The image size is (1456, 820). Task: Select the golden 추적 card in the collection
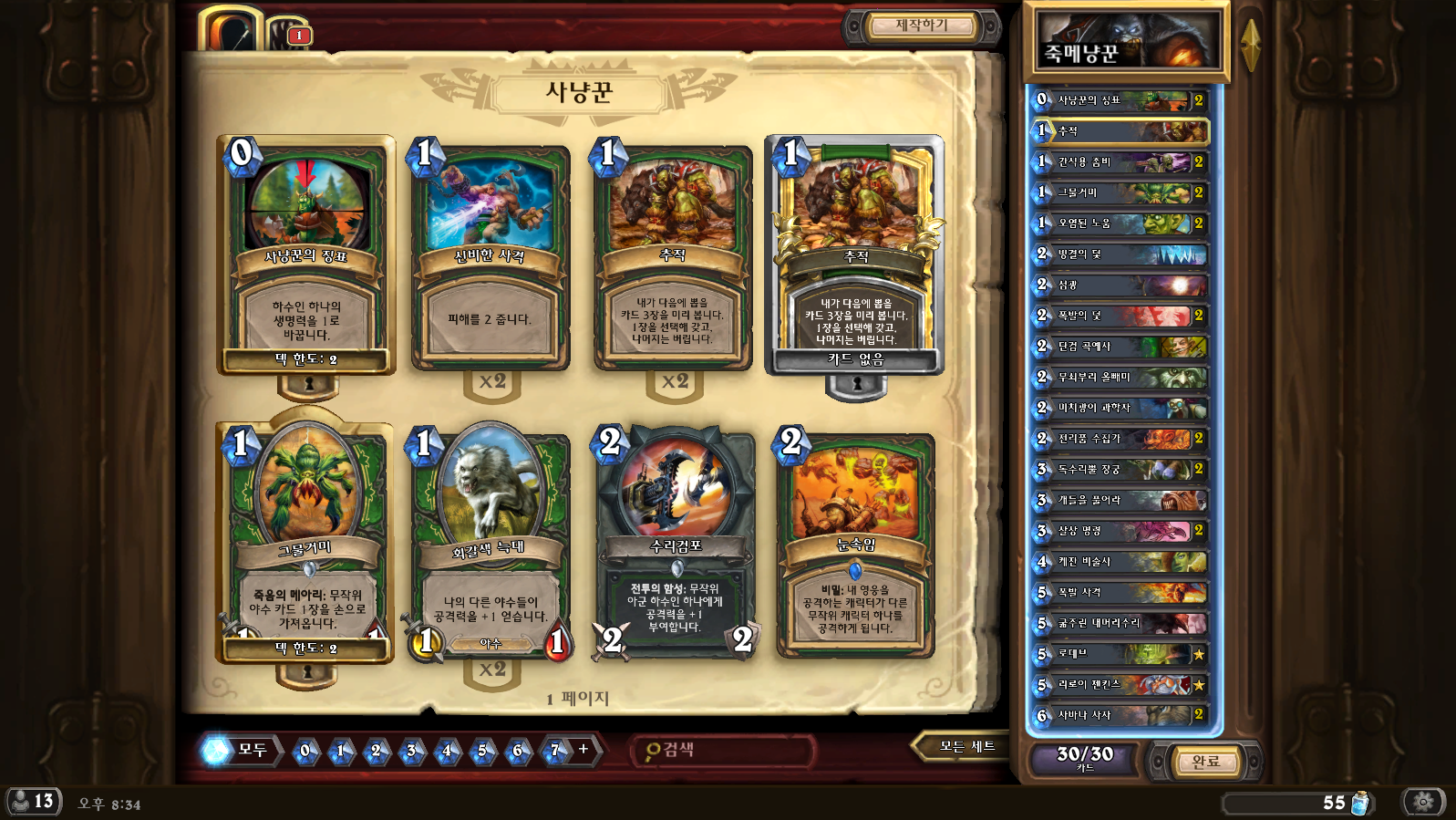point(855,255)
